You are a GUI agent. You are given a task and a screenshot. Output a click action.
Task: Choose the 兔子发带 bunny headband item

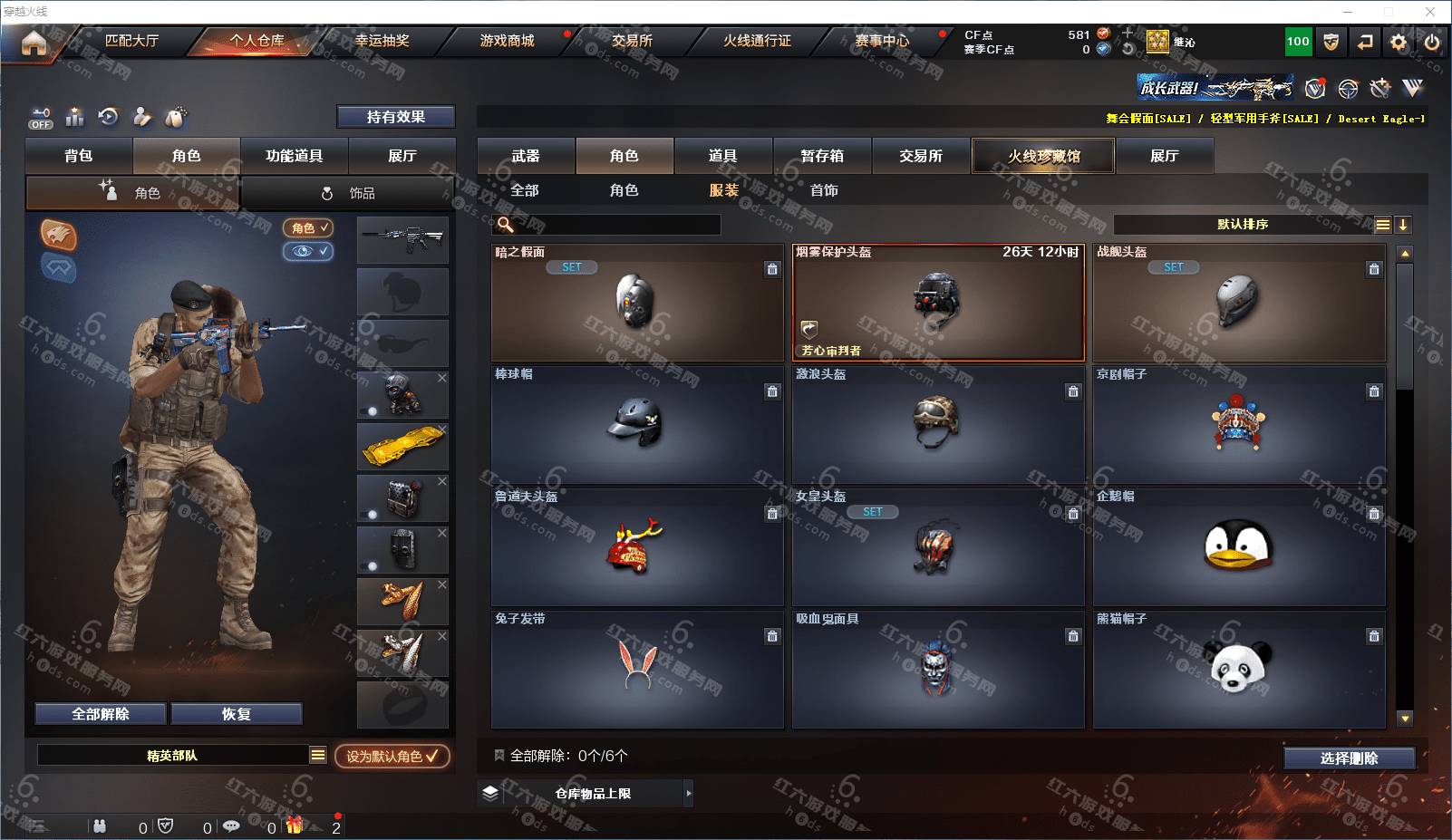pyautogui.click(x=637, y=669)
